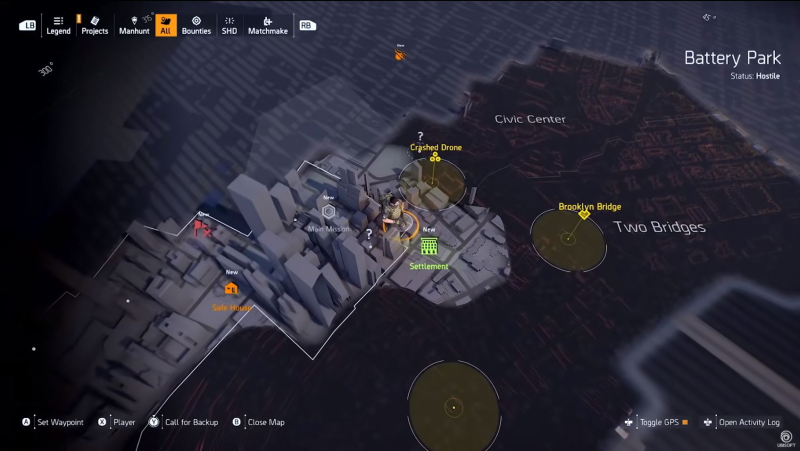Choose the All map filter
The image size is (800, 451).
point(166,25)
